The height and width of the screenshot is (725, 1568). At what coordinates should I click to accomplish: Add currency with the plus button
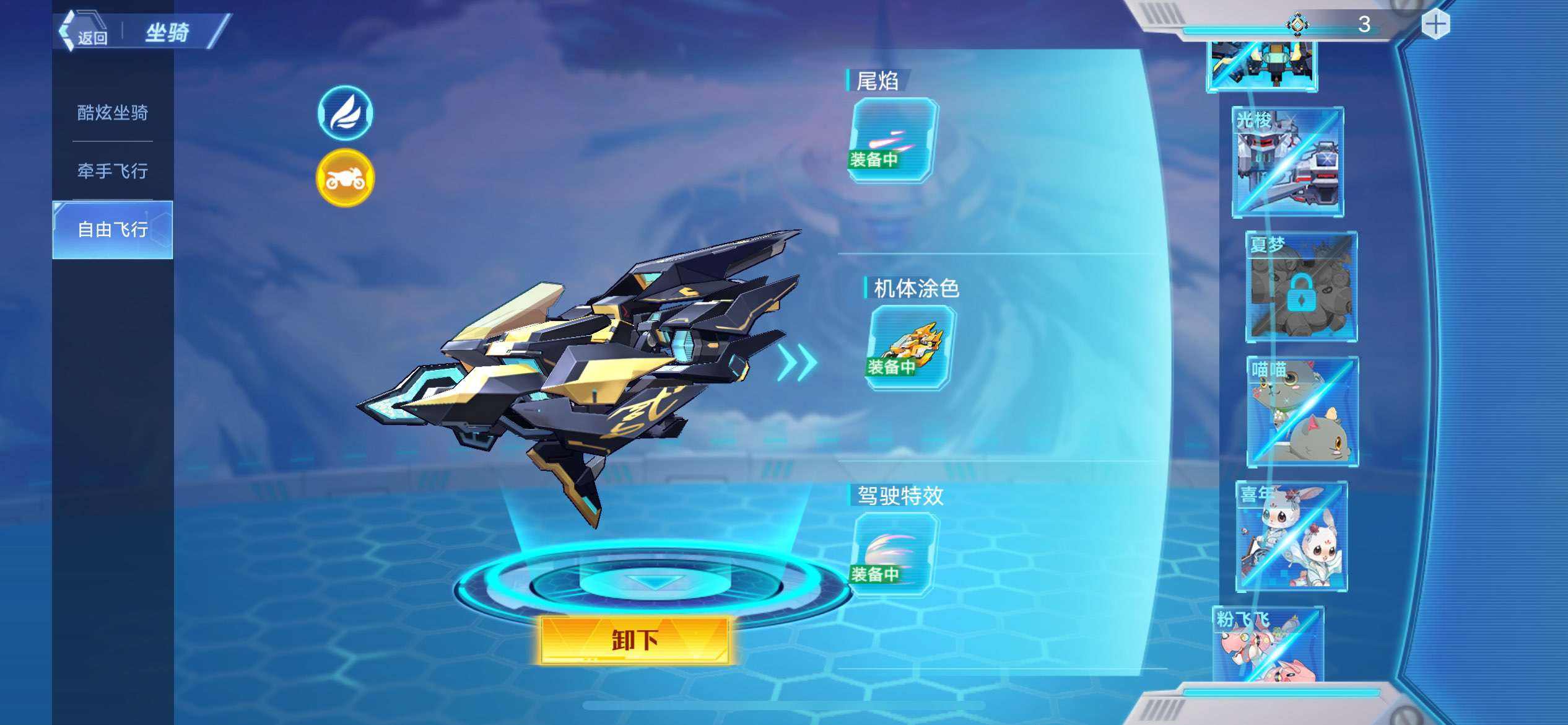pos(1435,25)
